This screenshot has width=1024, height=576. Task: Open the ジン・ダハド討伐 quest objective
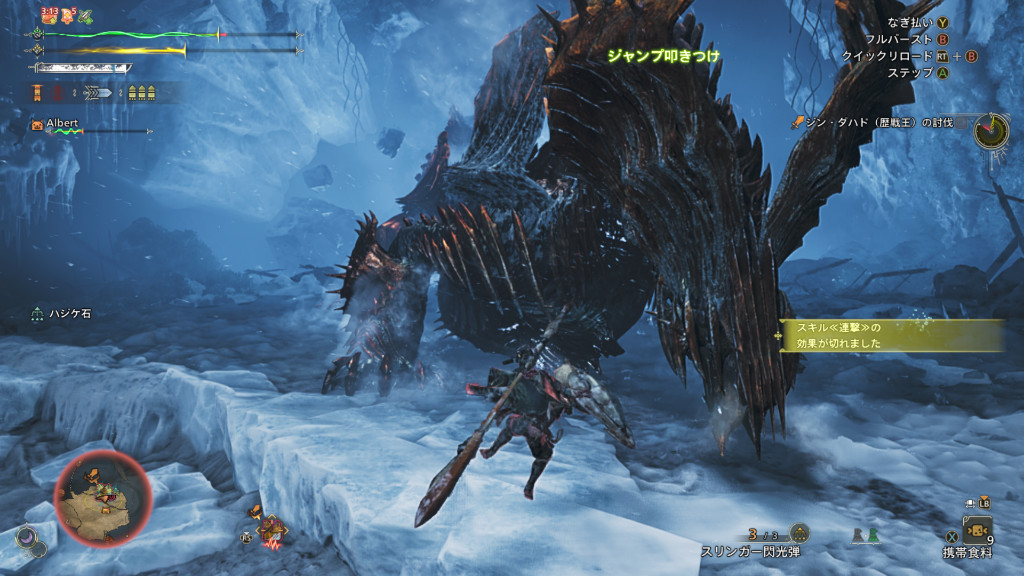pyautogui.click(x=879, y=122)
